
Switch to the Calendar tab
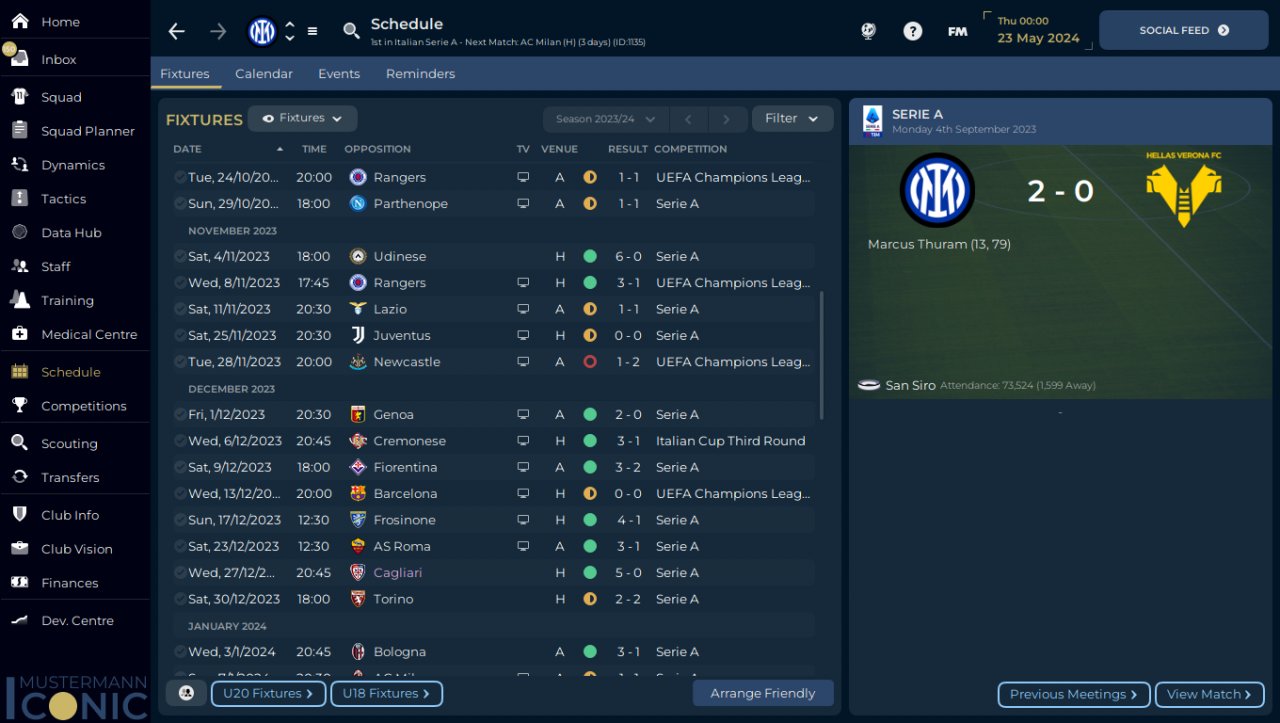(x=264, y=74)
